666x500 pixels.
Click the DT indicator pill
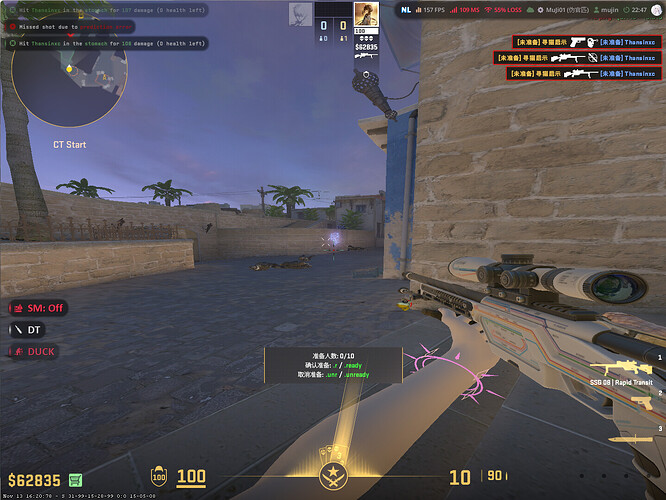coord(28,329)
